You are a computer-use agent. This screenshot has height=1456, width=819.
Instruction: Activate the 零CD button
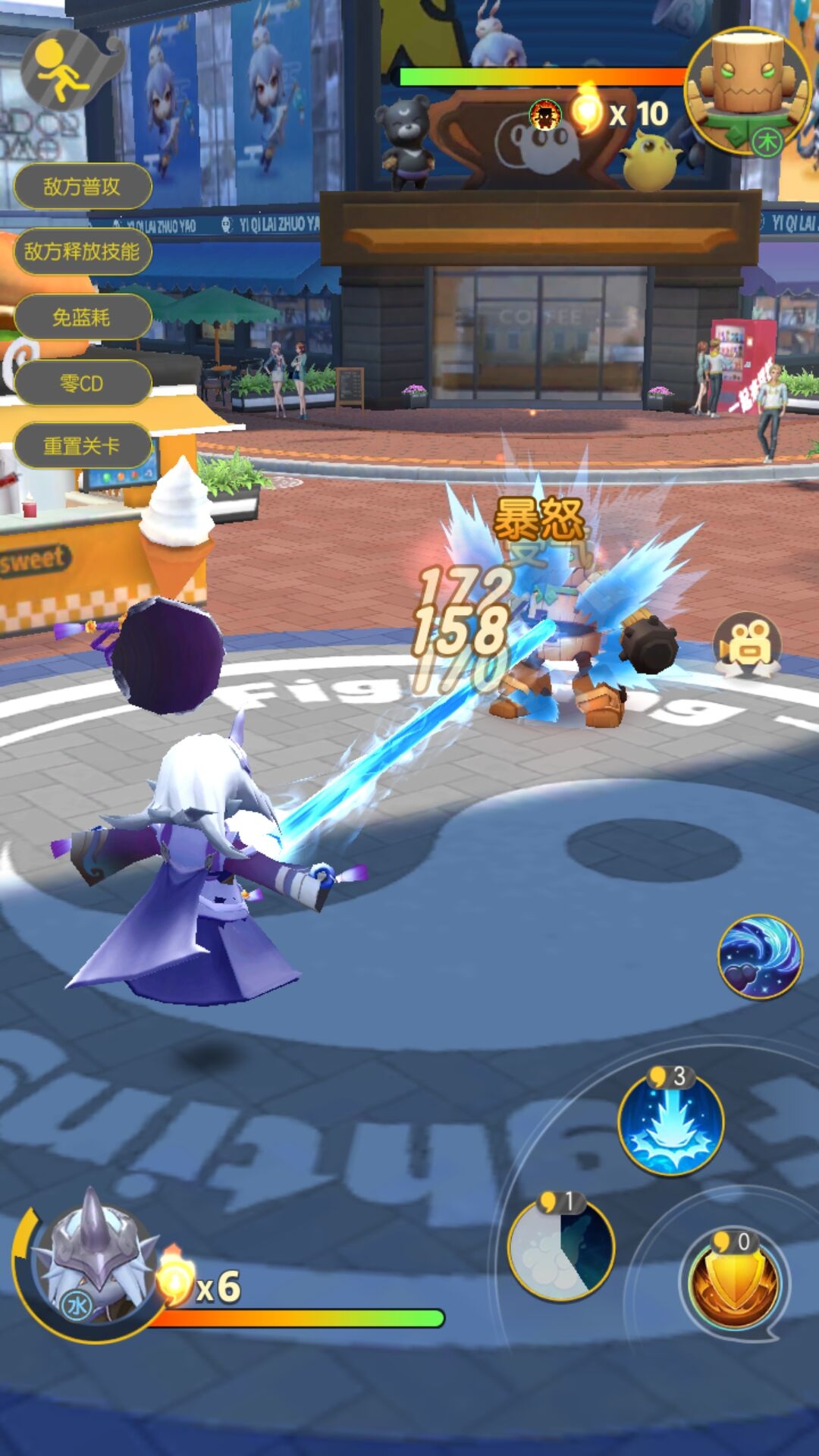[x=82, y=384]
